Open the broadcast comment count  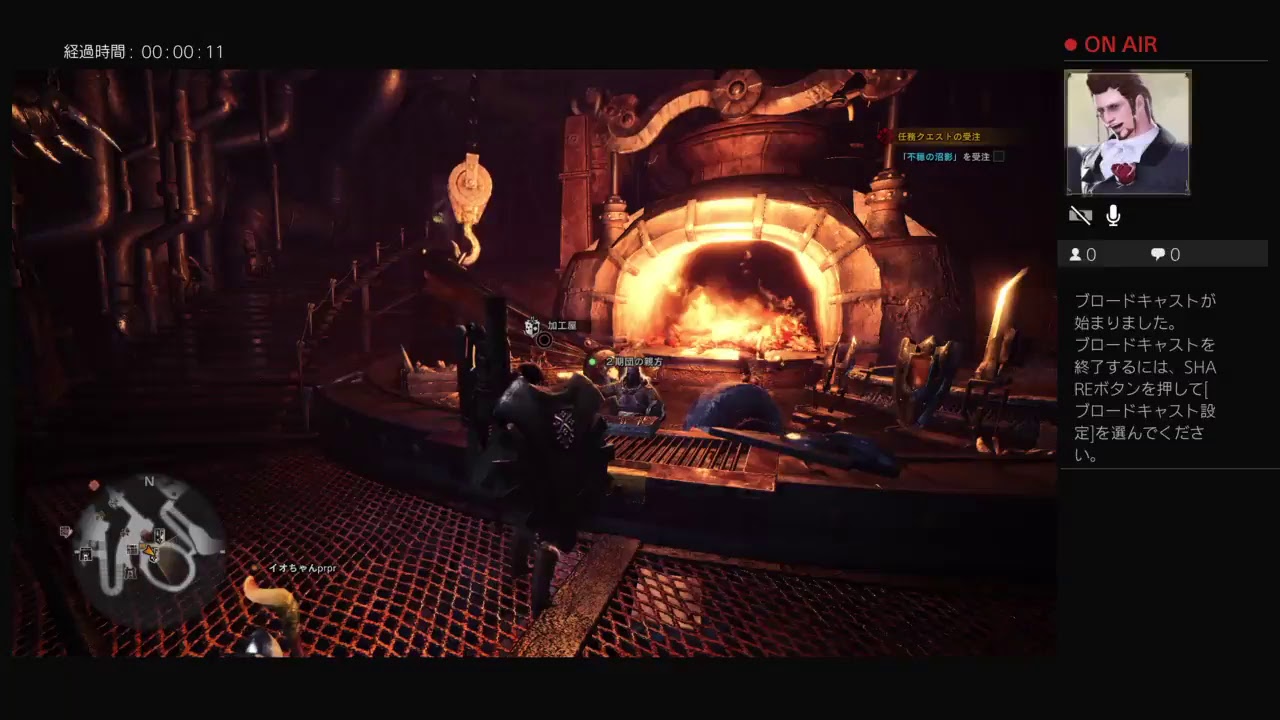coord(1165,255)
